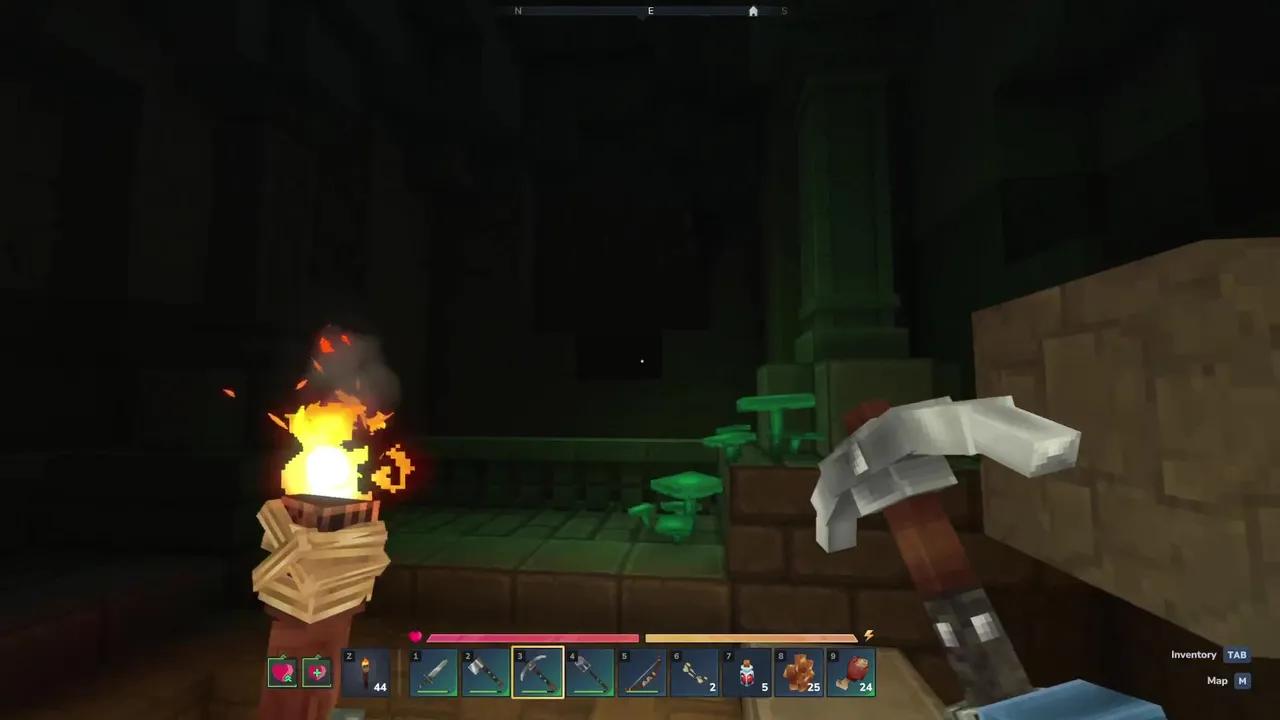Select the axe in hotbar slot 2
Screen dimensions: 1280x720
pos(486,671)
